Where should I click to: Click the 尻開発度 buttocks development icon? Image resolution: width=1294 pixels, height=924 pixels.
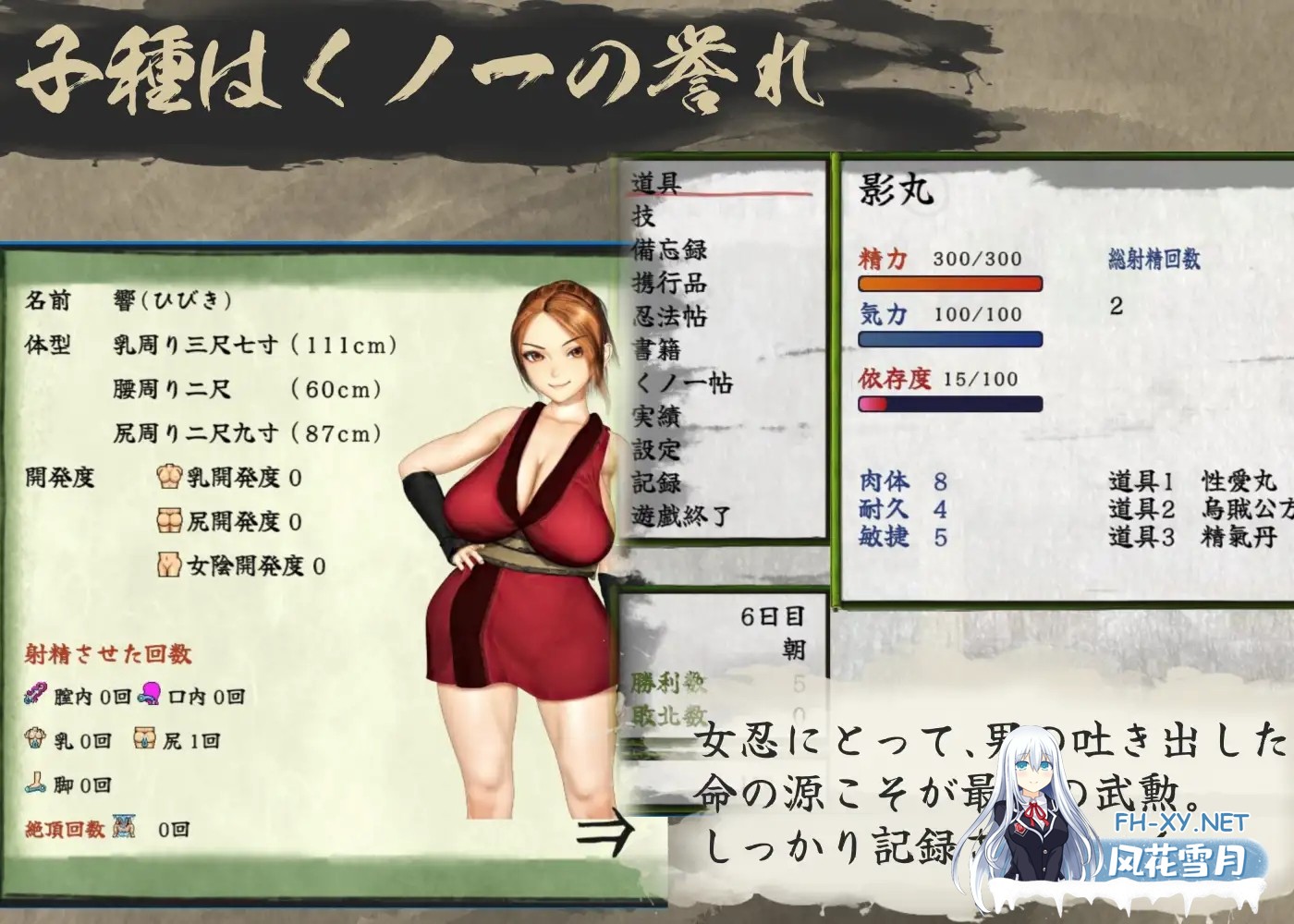[x=170, y=519]
